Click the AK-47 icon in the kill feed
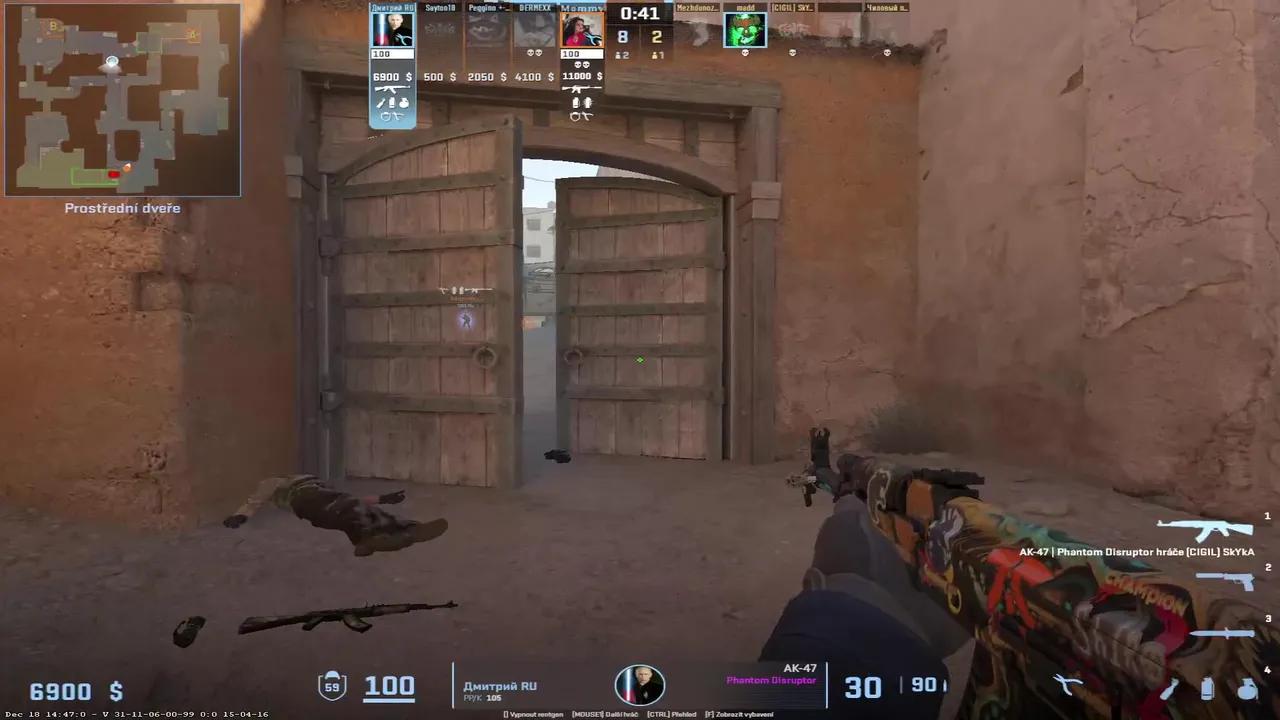 [x=1205, y=527]
